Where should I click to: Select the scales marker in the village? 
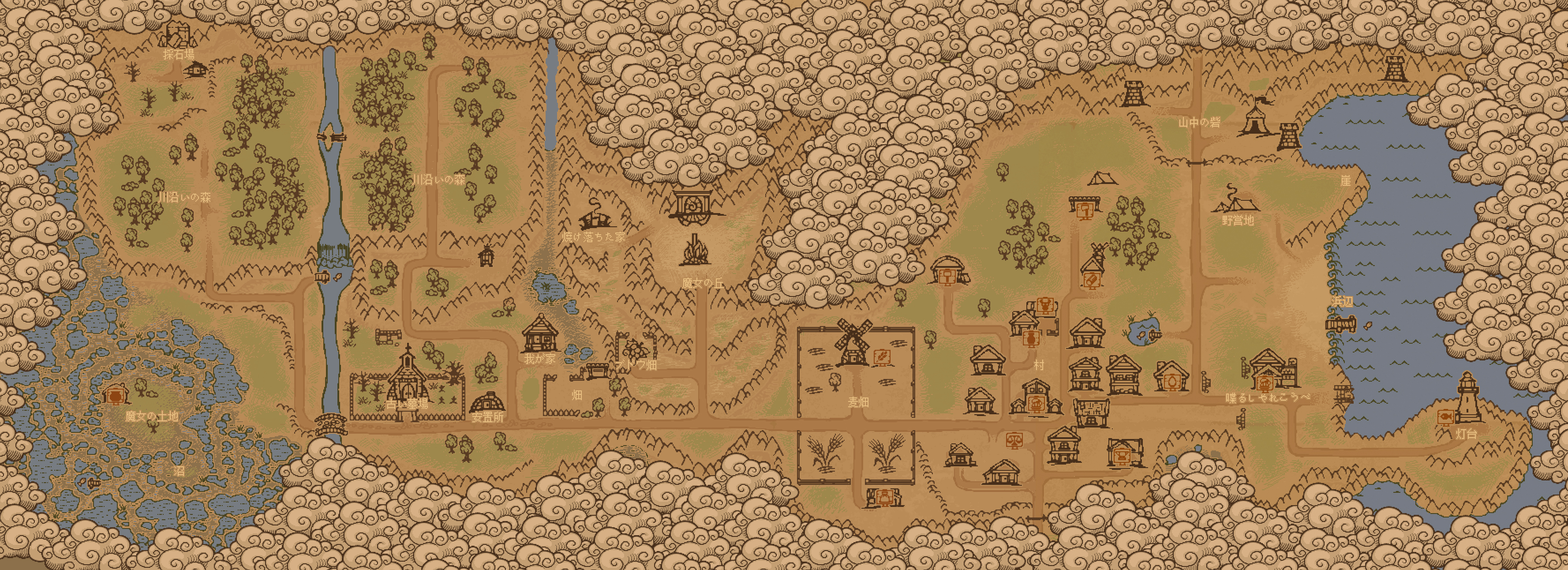1014,440
